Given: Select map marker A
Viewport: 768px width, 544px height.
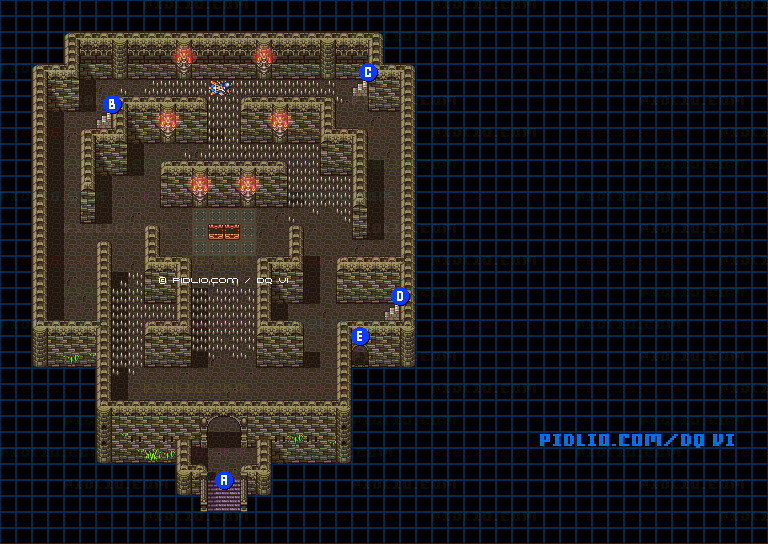Looking at the screenshot, I should (x=224, y=480).
